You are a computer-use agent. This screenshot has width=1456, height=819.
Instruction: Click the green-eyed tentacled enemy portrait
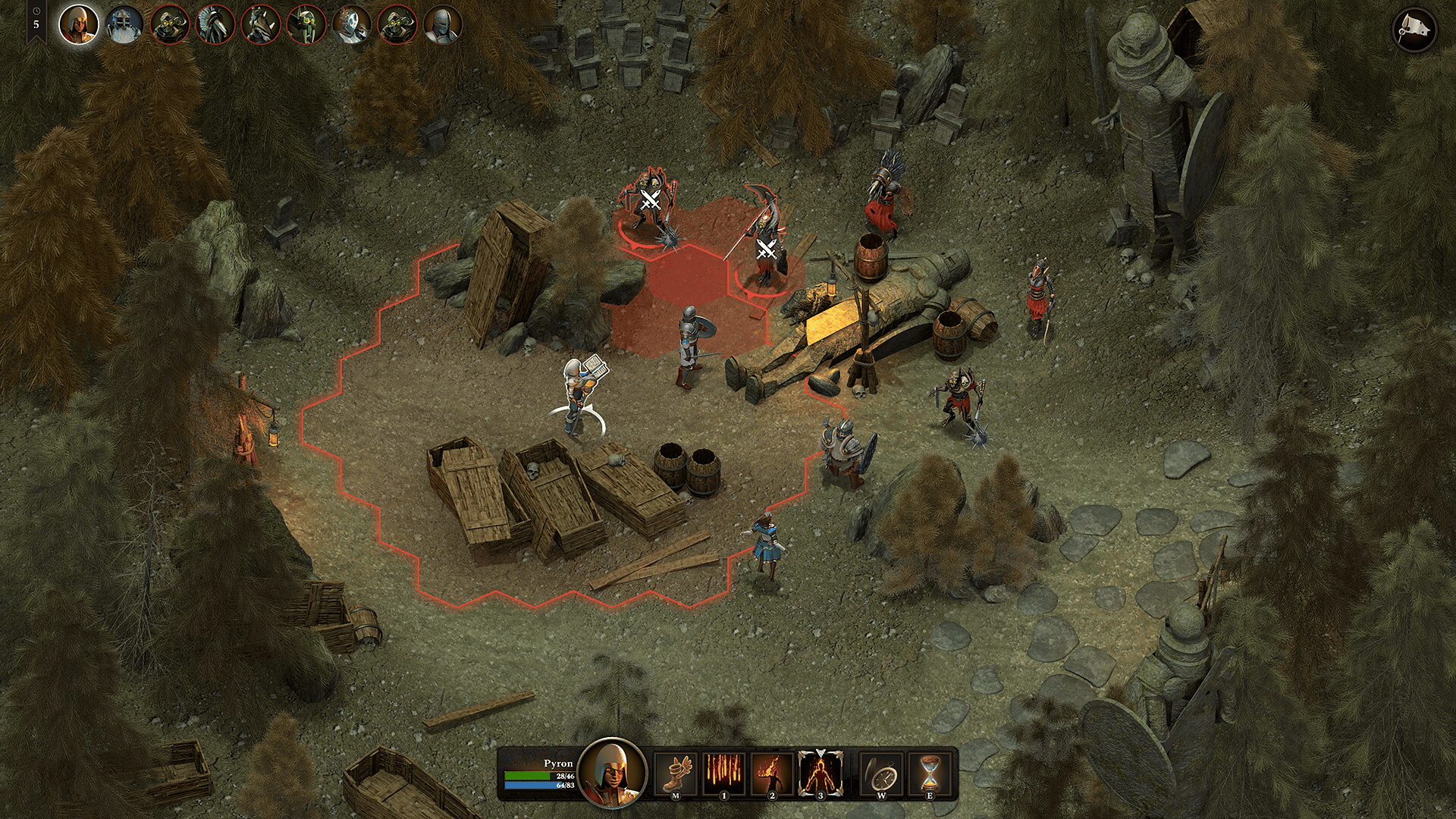coord(306,25)
